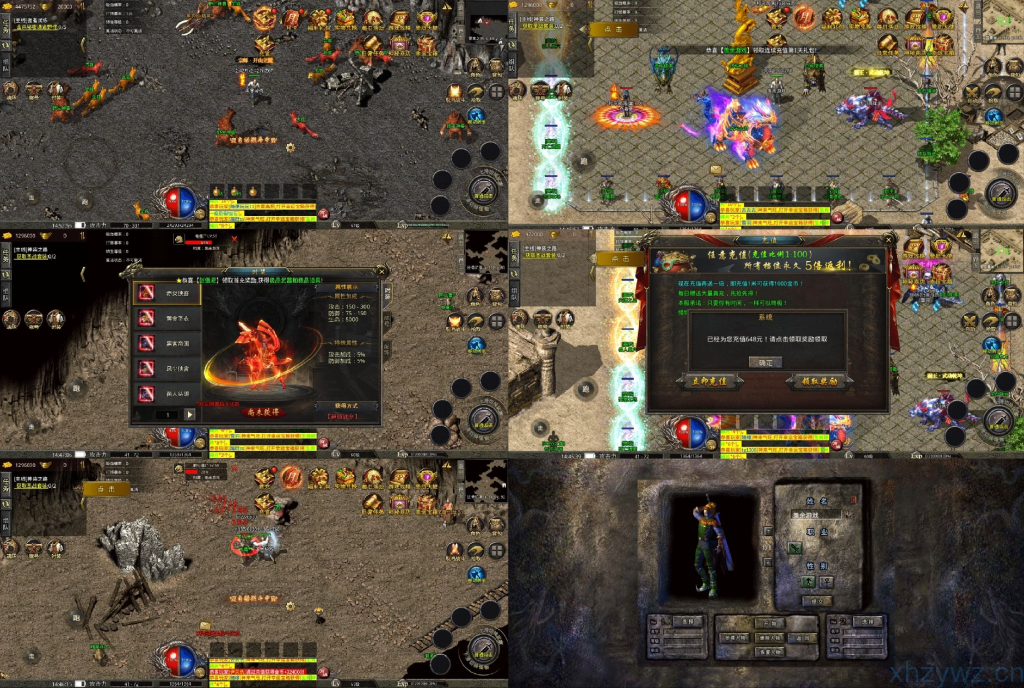
Task: Select the gold-highlighted 赤炎 fashion entry
Action: pyautogui.click(x=168, y=292)
